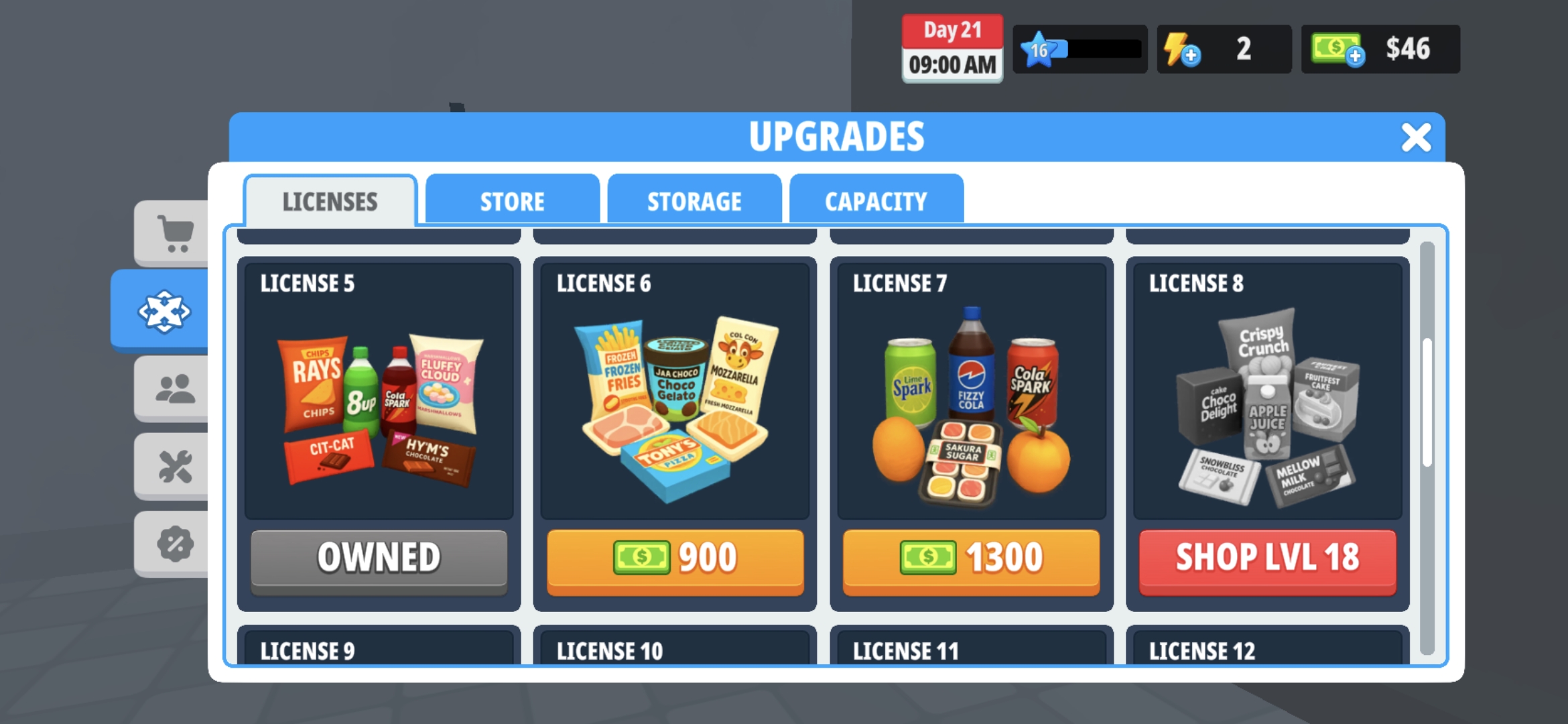Switch to the STORE tab
1568x724 pixels.
pyautogui.click(x=512, y=200)
